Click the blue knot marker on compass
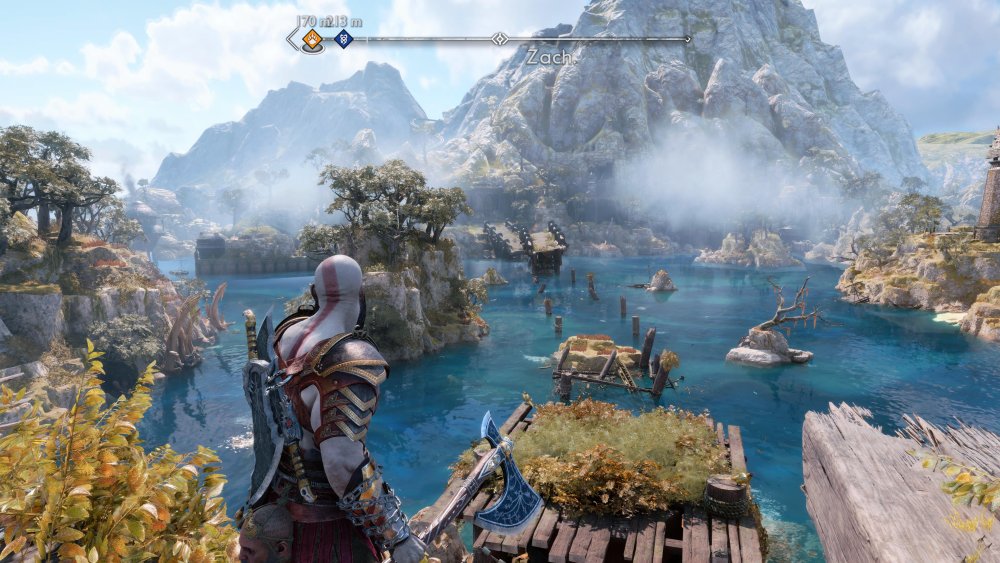 (343, 39)
